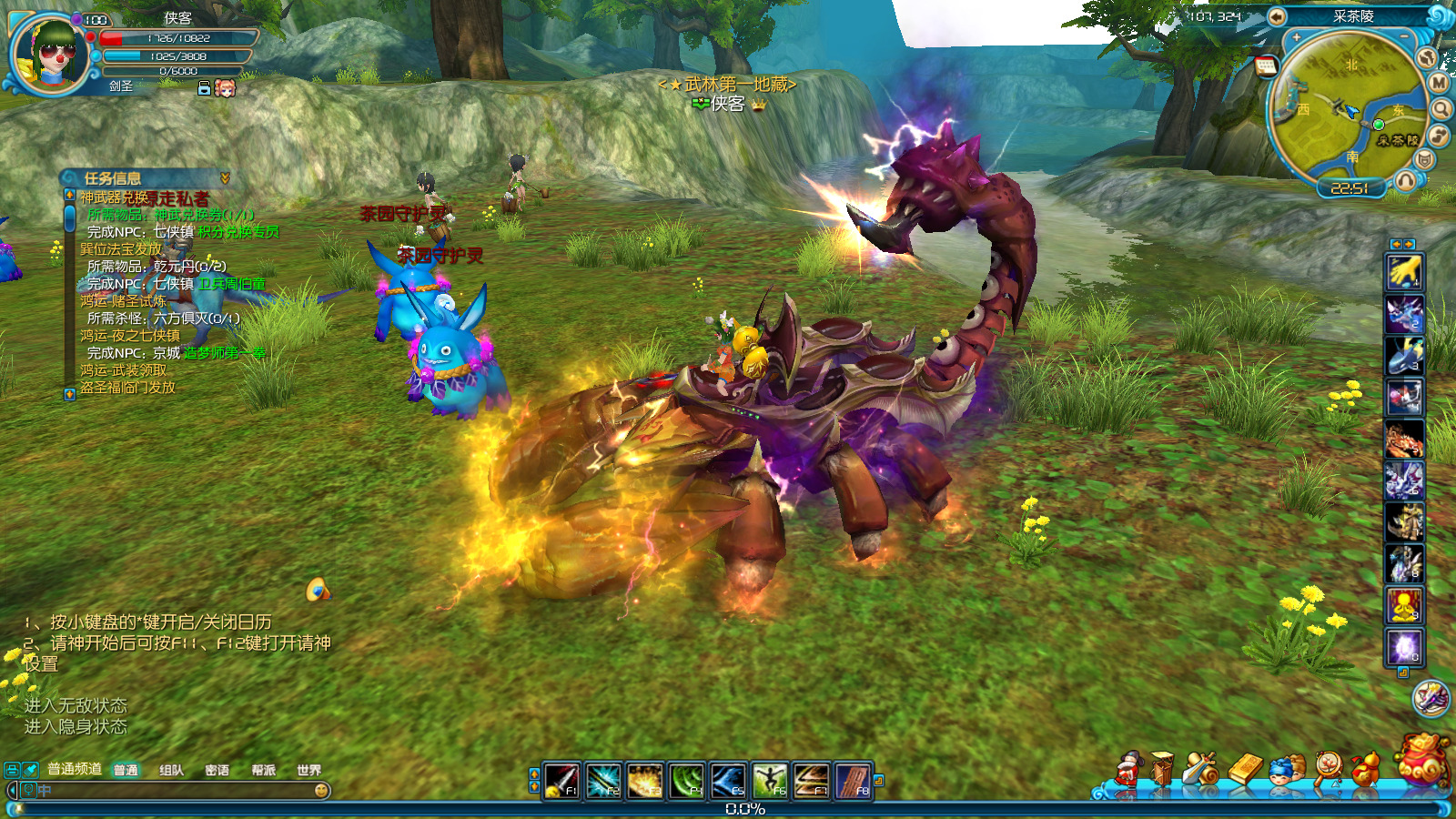The height and width of the screenshot is (819, 1456).
Task: Toggle the headphones sound button under minimap
Action: tap(1405, 180)
